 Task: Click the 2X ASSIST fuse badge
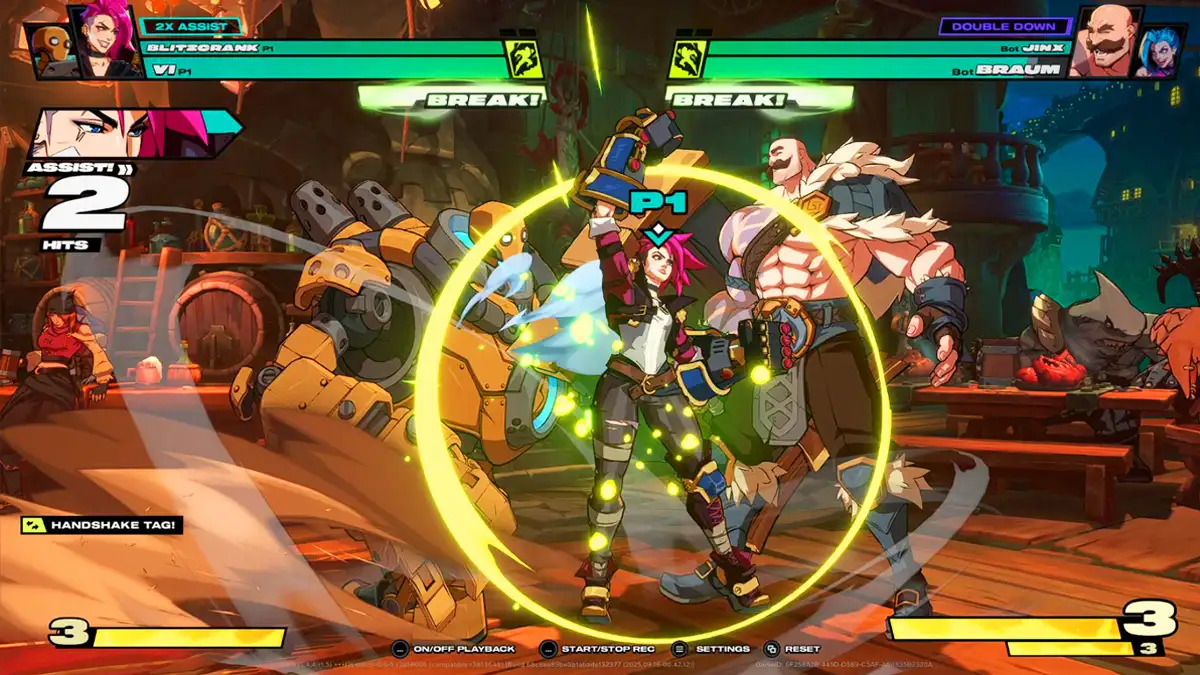[x=191, y=26]
